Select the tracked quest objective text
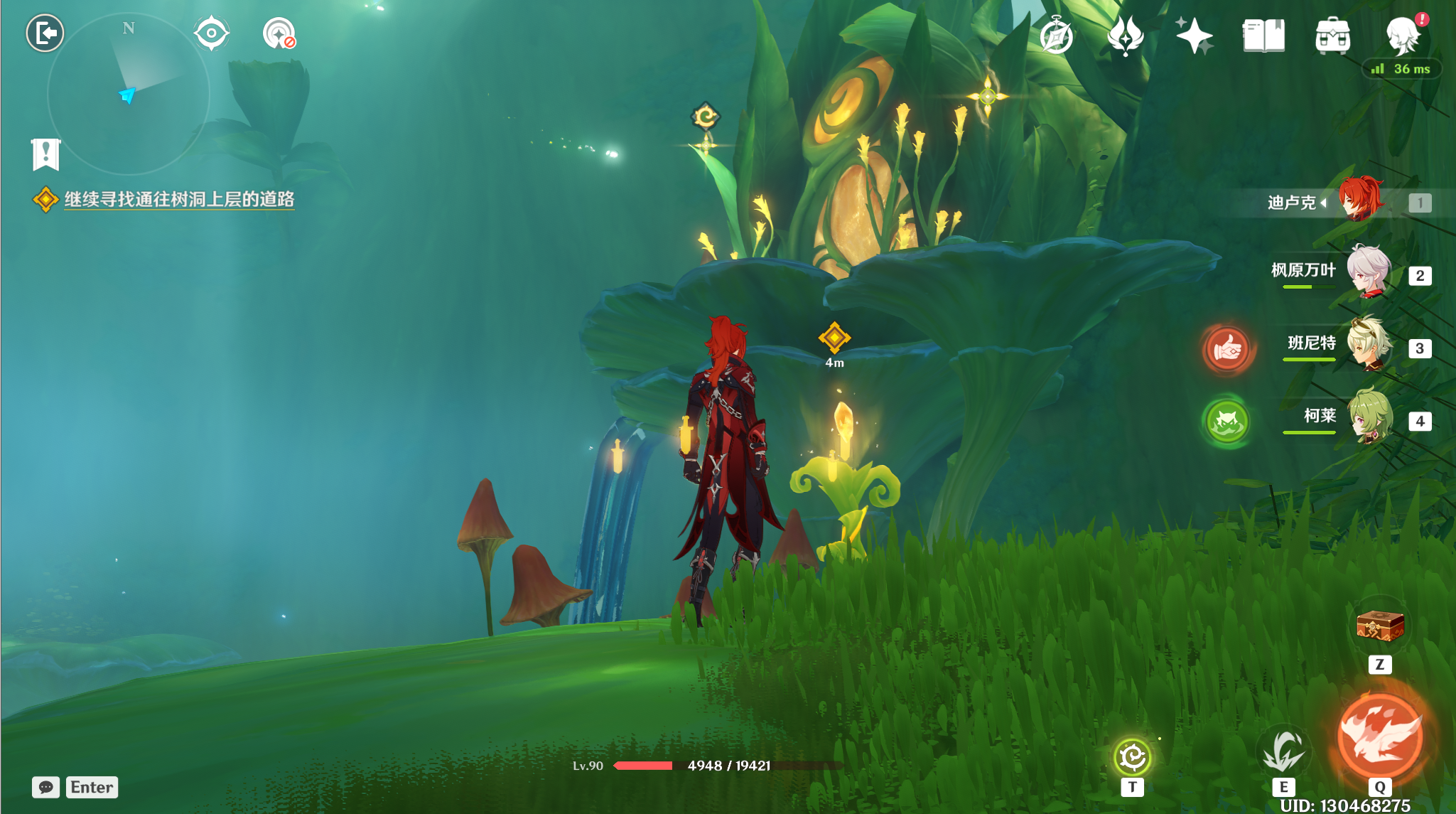Screen dimensions: 1456x814 [179, 199]
